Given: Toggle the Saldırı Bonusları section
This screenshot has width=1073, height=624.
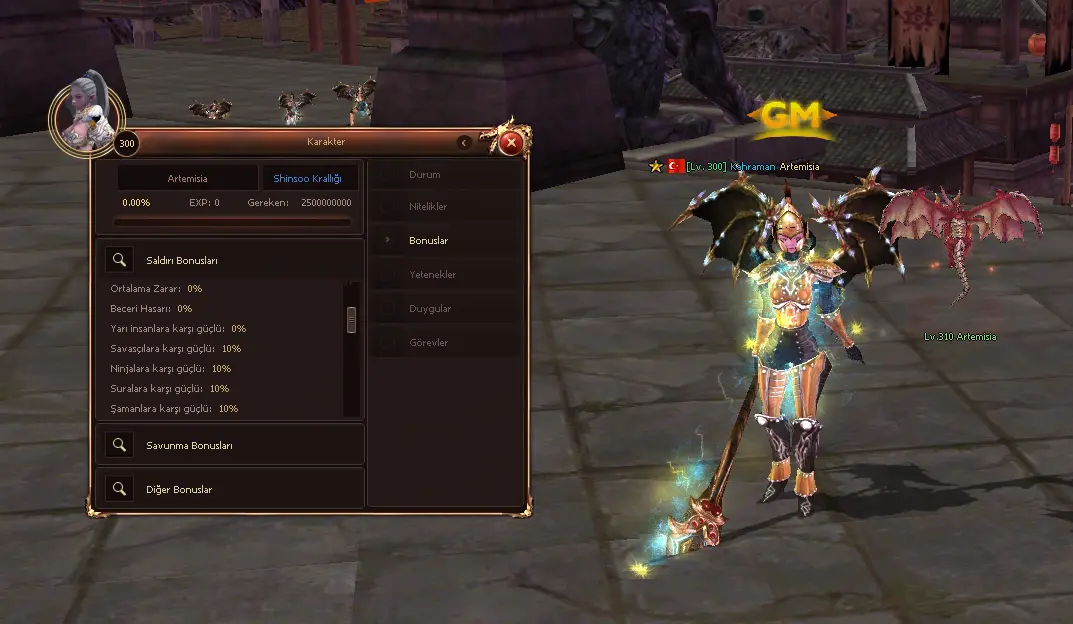Looking at the screenshot, I should click(120, 261).
